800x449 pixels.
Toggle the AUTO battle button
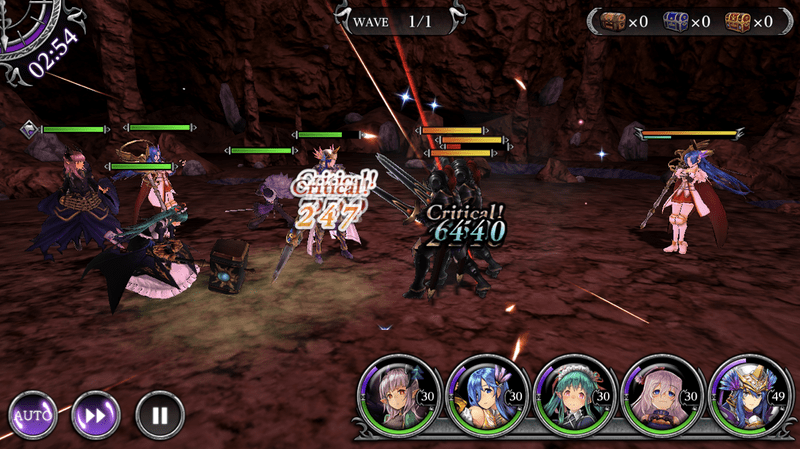33,413
